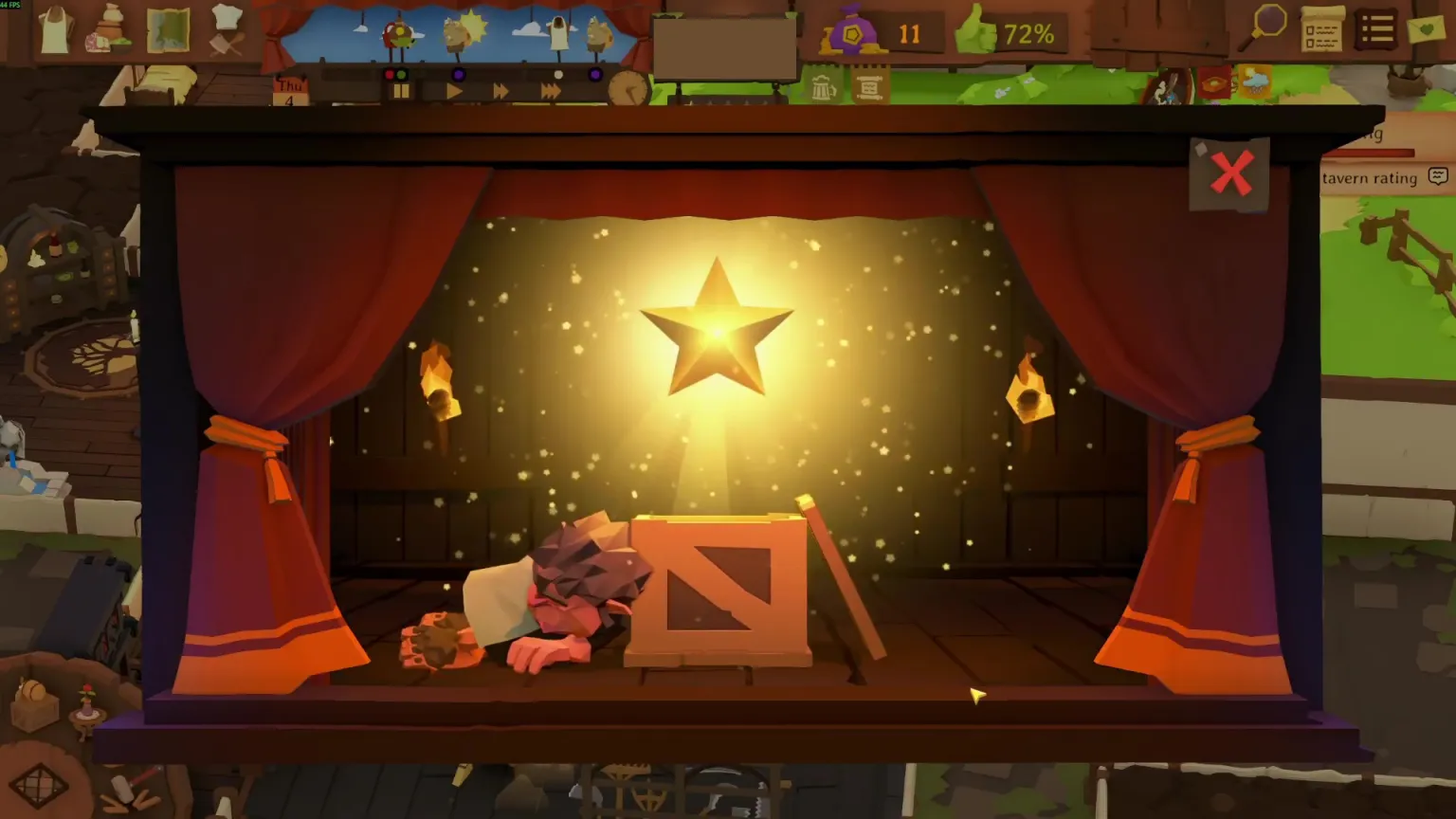
Task: Open the apron clothing icon top left
Action: pos(54,28)
